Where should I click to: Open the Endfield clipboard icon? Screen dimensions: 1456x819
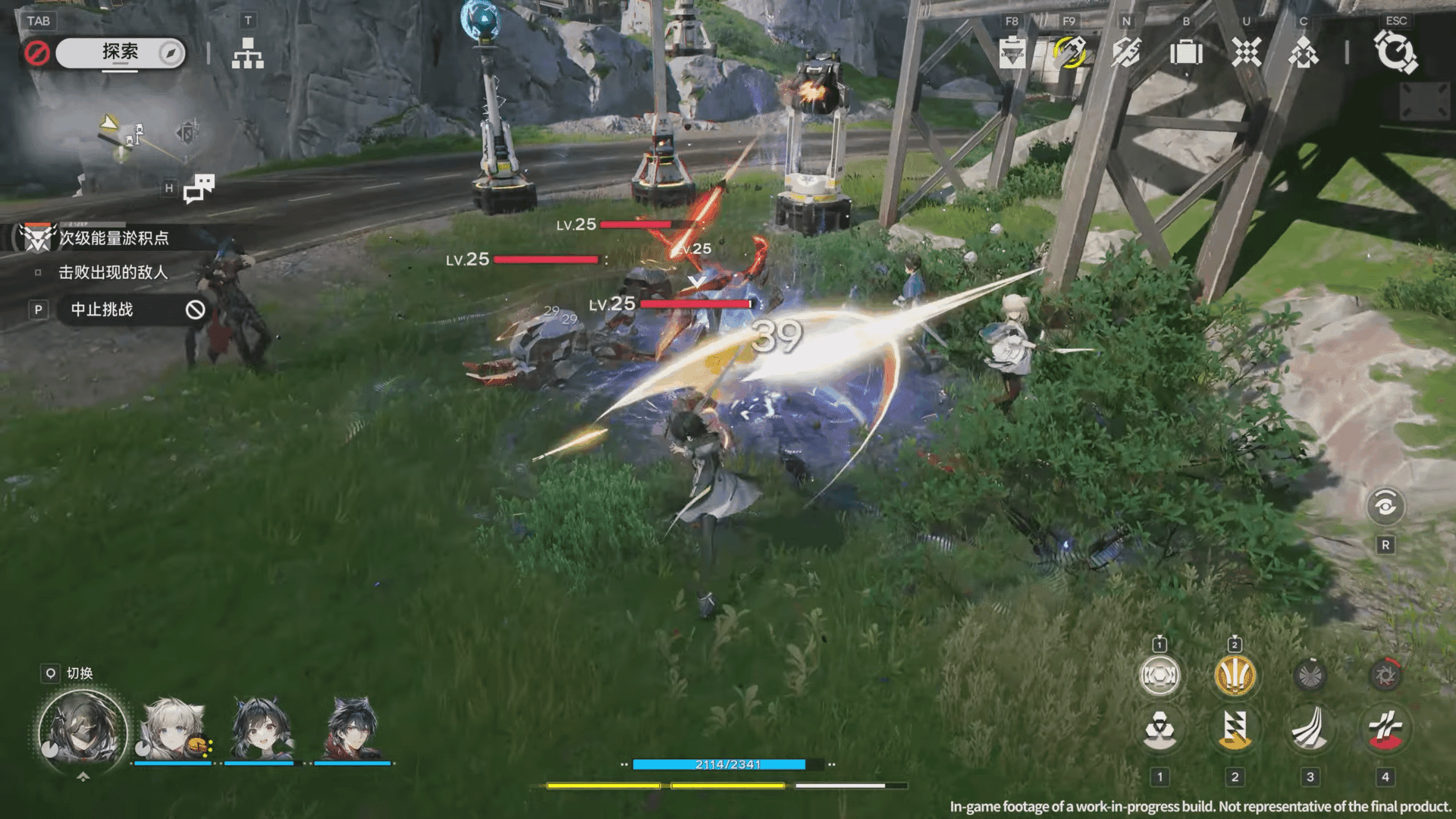click(x=1012, y=53)
